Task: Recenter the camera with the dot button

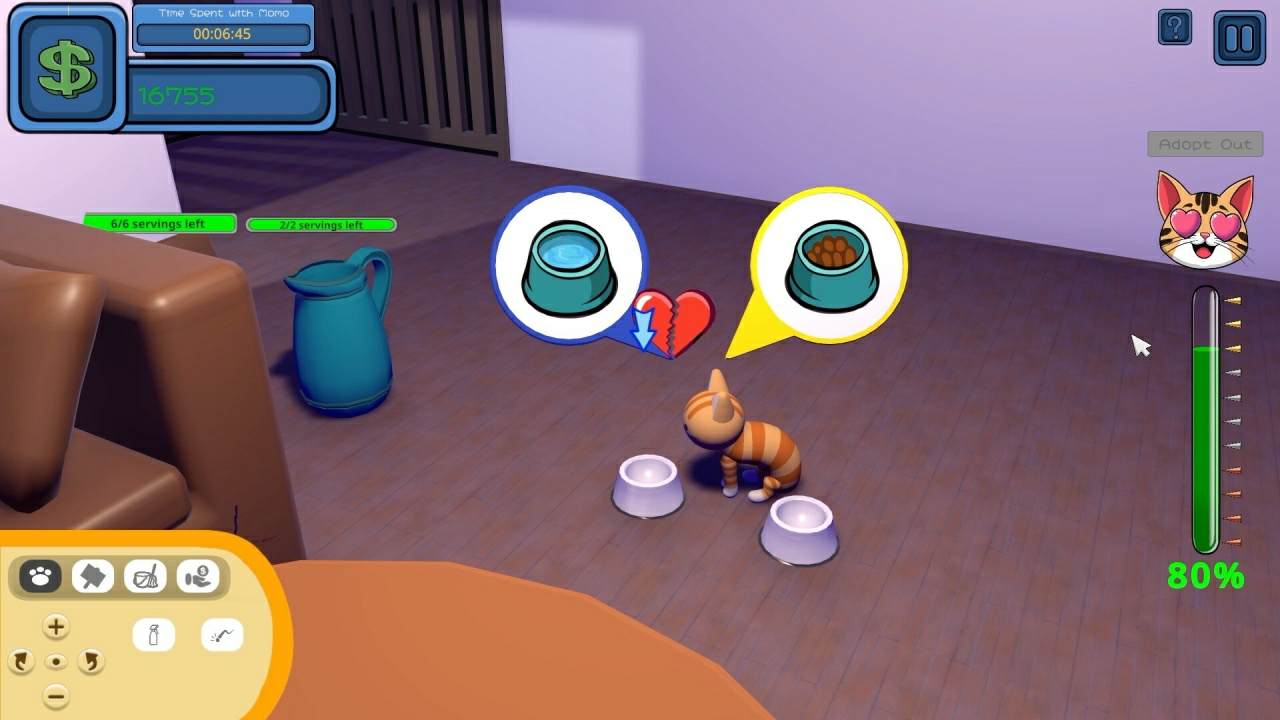Action: [56, 662]
